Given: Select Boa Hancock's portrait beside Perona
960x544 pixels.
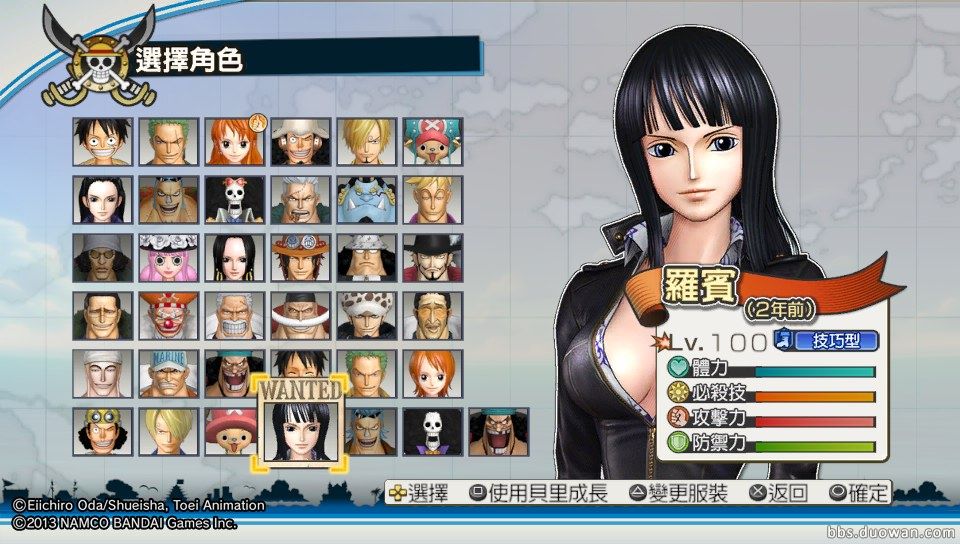Looking at the screenshot, I should tap(234, 258).
